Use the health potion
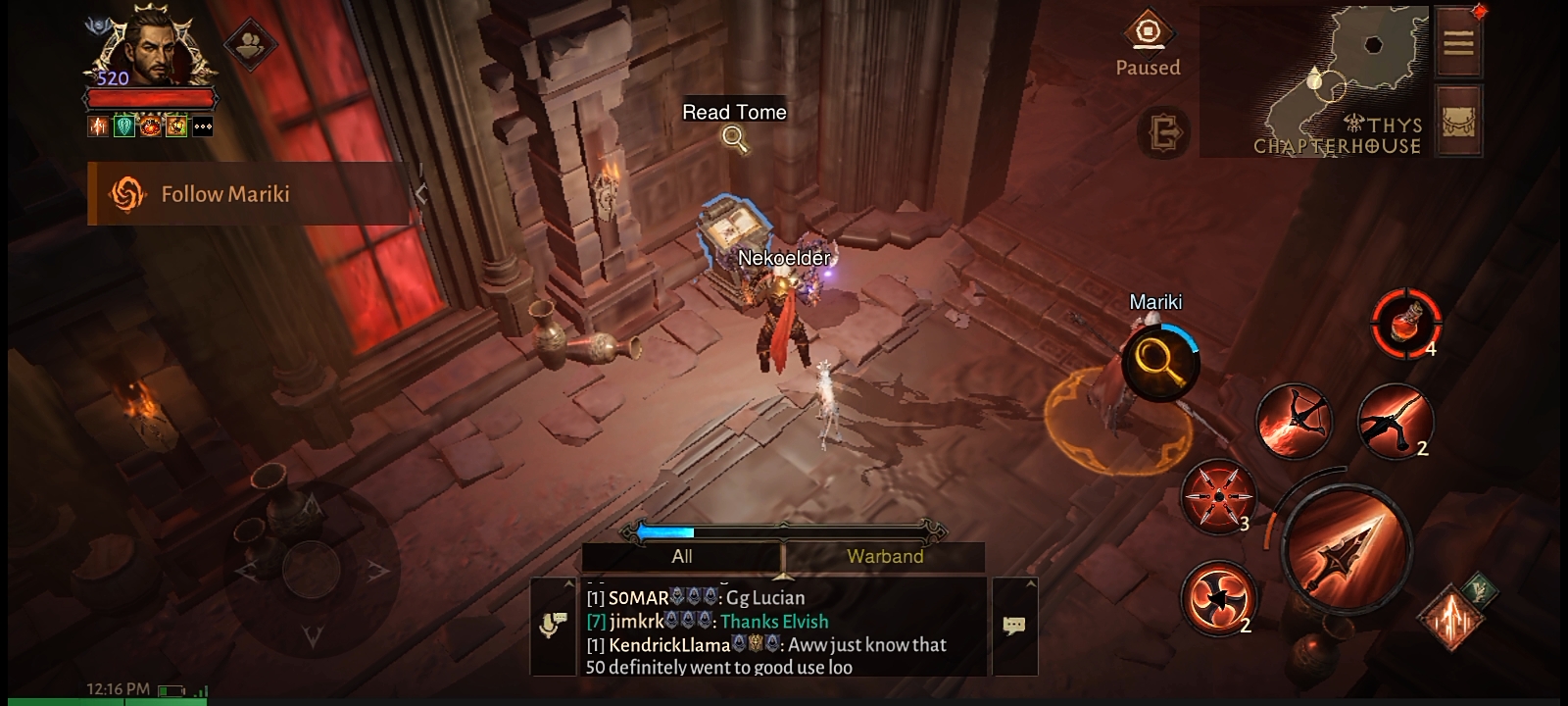The height and width of the screenshot is (706, 1568). click(x=1406, y=323)
